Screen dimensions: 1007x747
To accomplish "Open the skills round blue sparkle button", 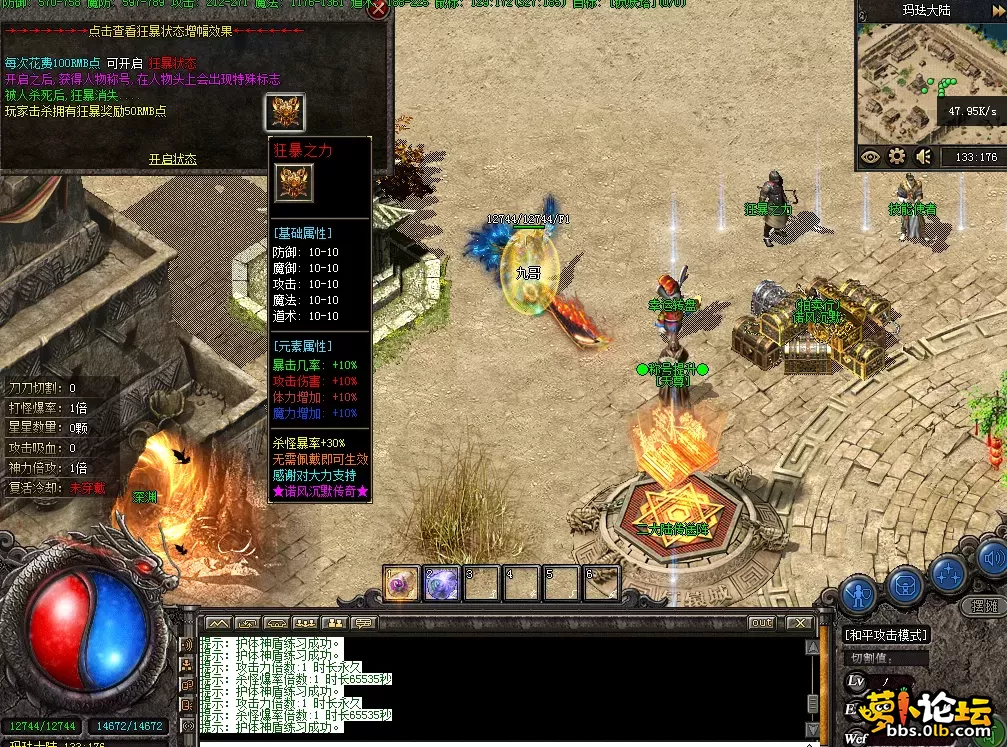I will 947,574.
